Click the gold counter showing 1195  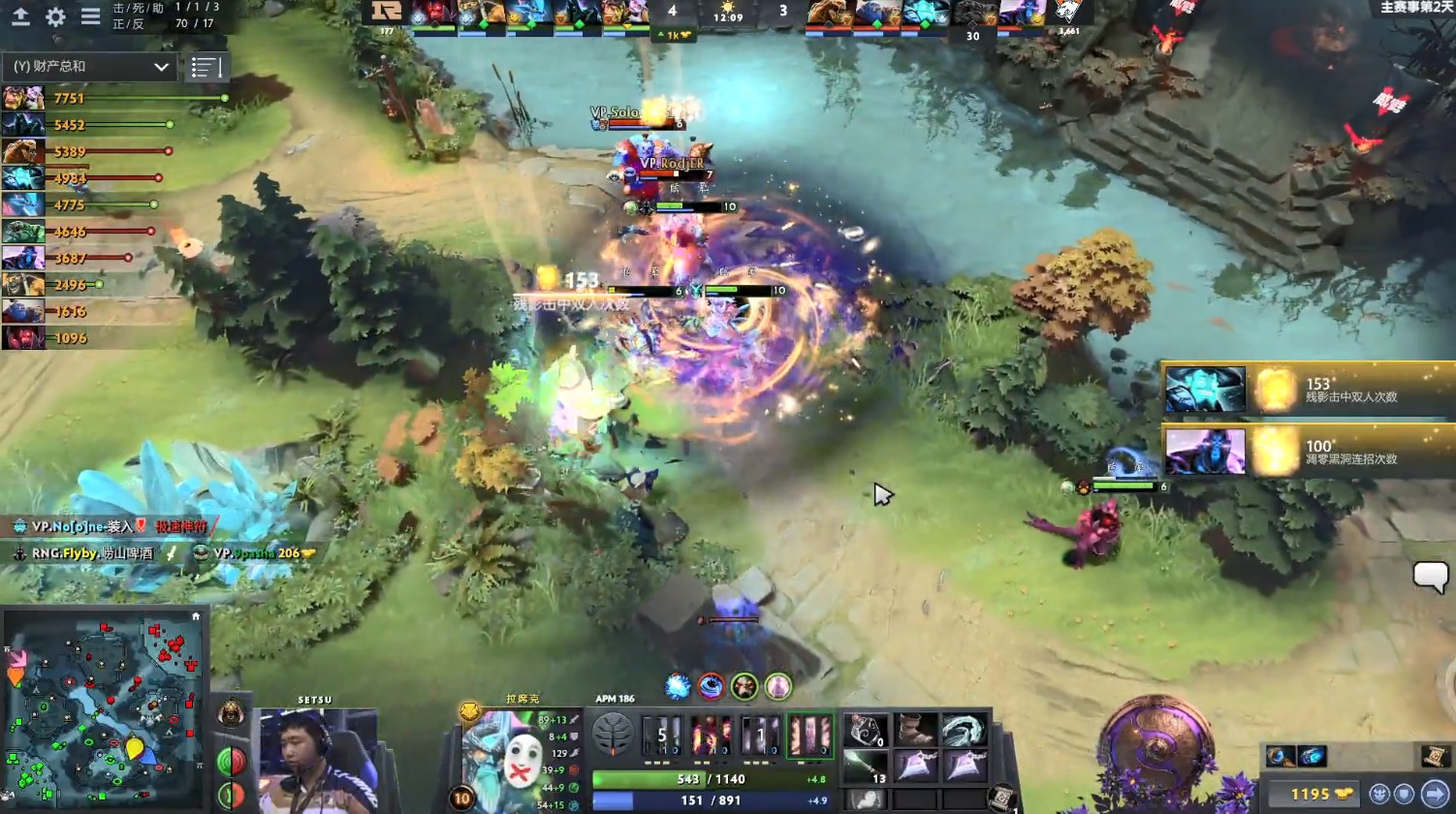pyautogui.click(x=1314, y=794)
